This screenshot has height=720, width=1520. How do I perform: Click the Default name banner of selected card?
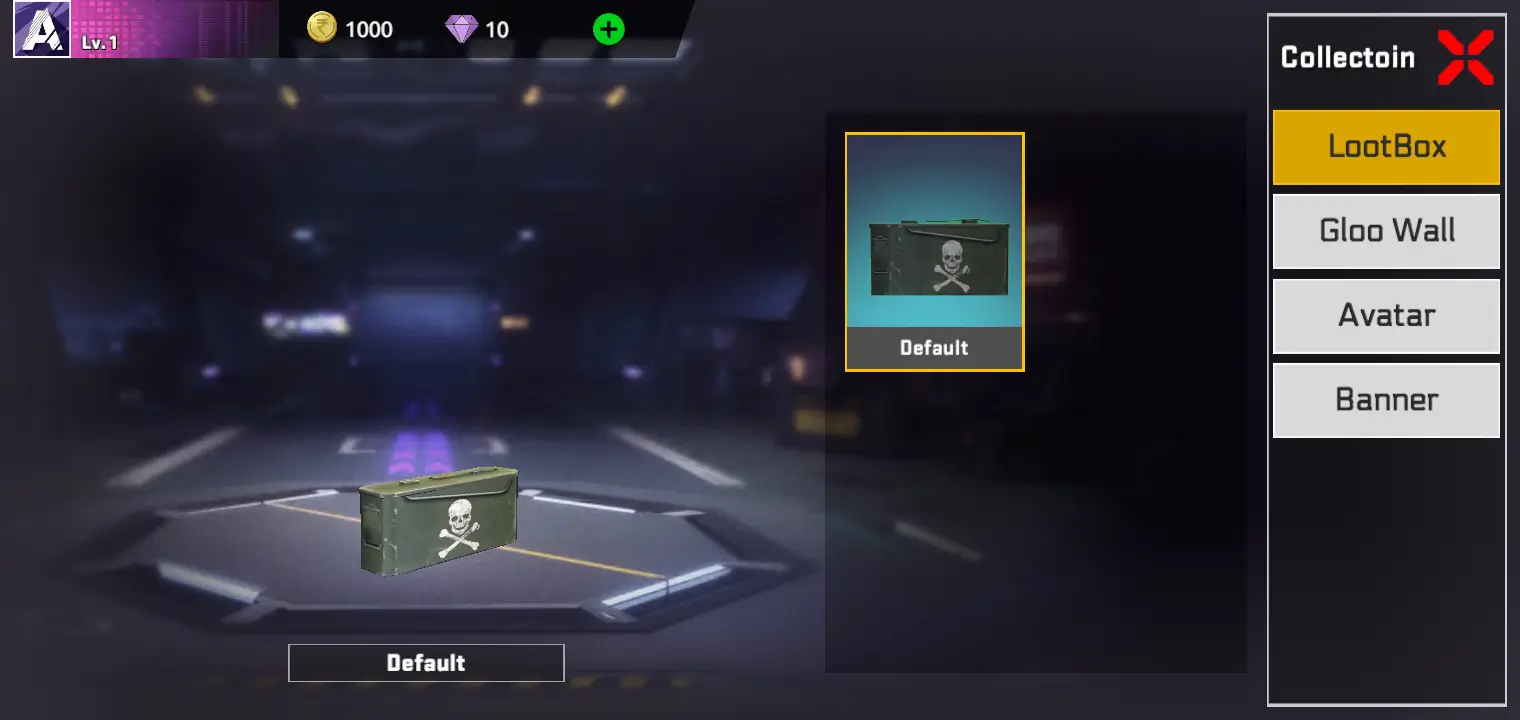point(933,348)
